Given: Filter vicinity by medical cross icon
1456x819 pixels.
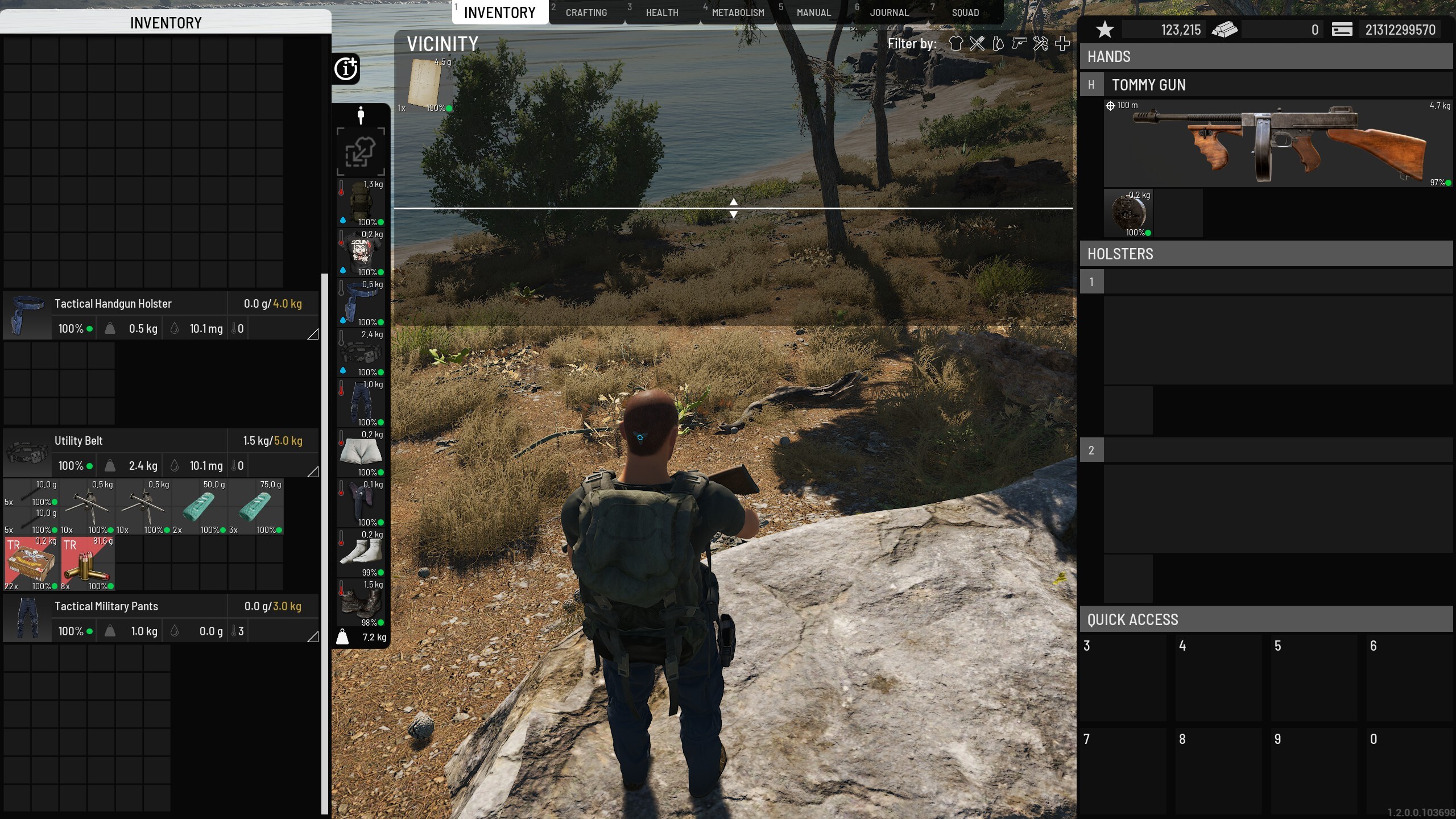Looking at the screenshot, I should point(1062,44).
